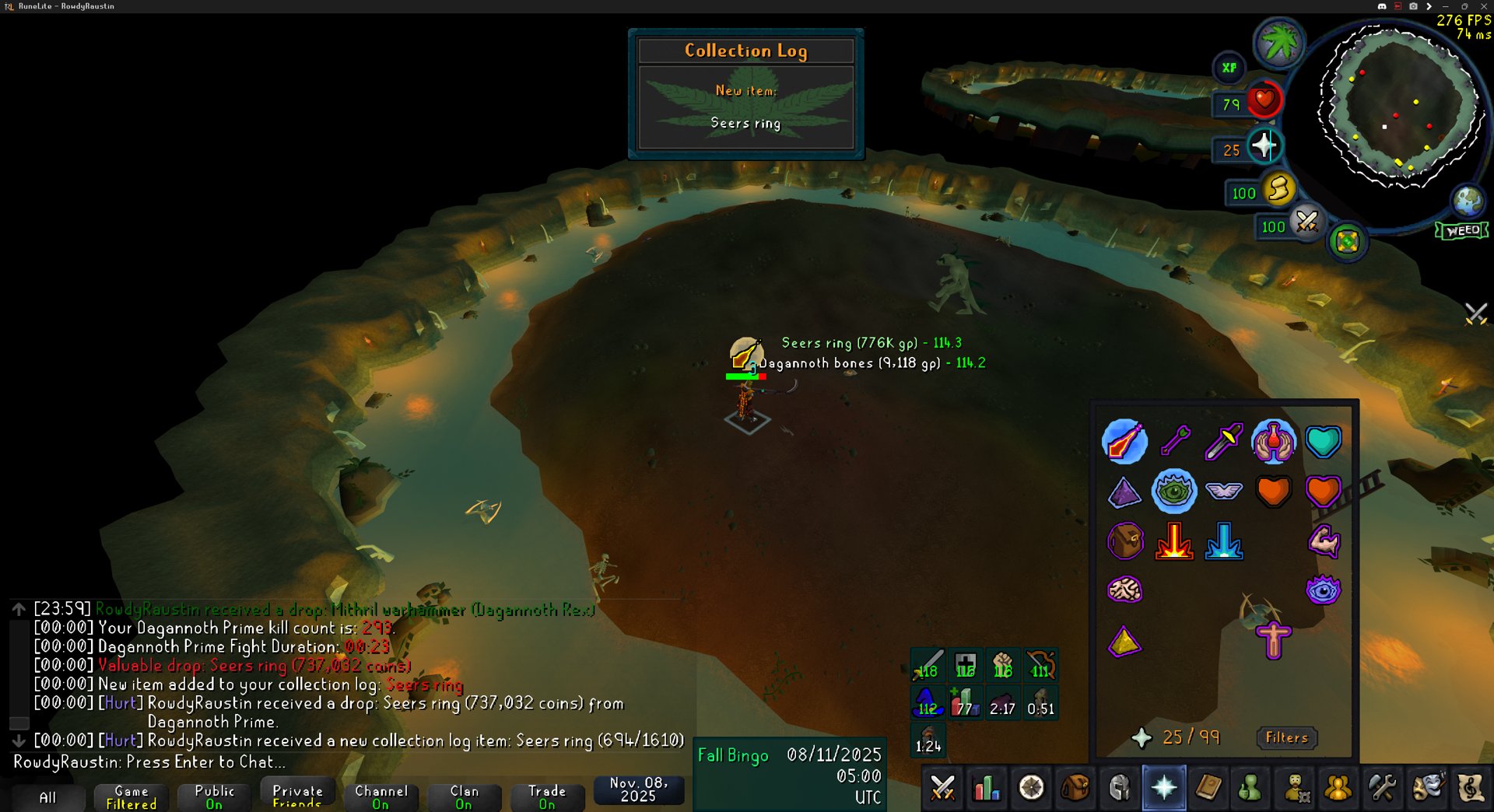Toggle quick prayers with the prayer orb

click(1263, 145)
